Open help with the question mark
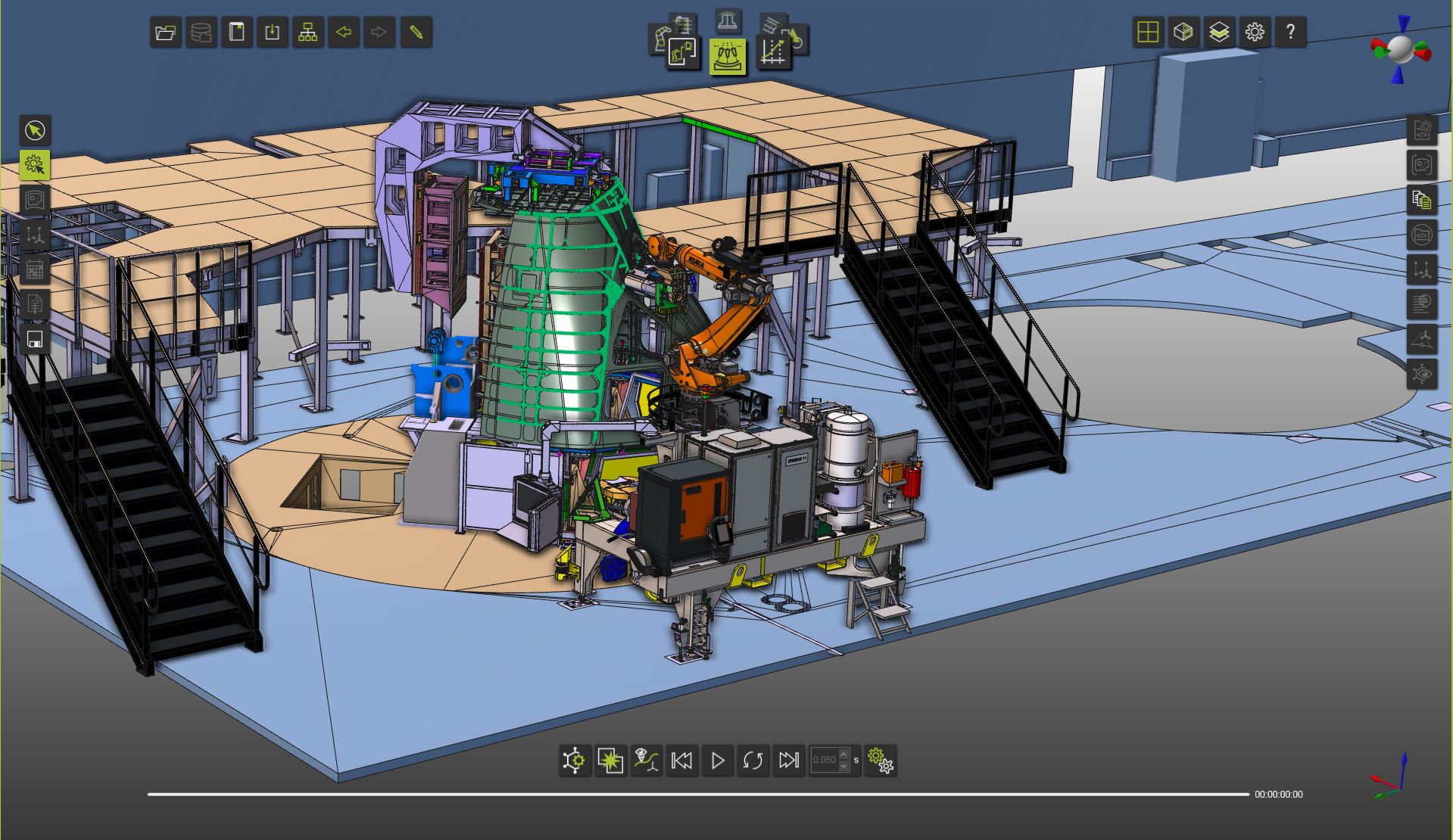The width and height of the screenshot is (1453, 840). click(x=1290, y=33)
